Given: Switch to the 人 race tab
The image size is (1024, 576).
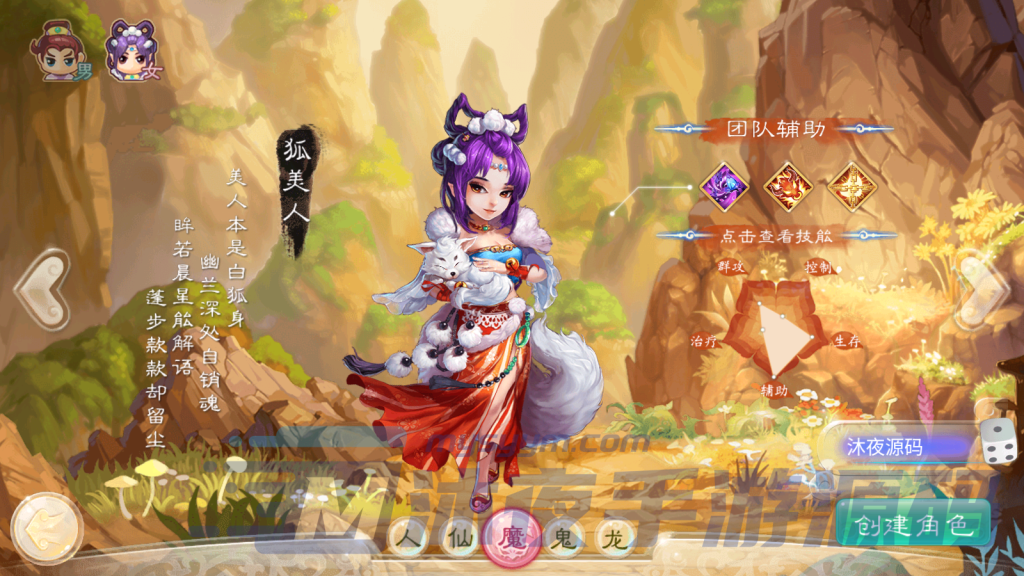Looking at the screenshot, I should tap(408, 539).
